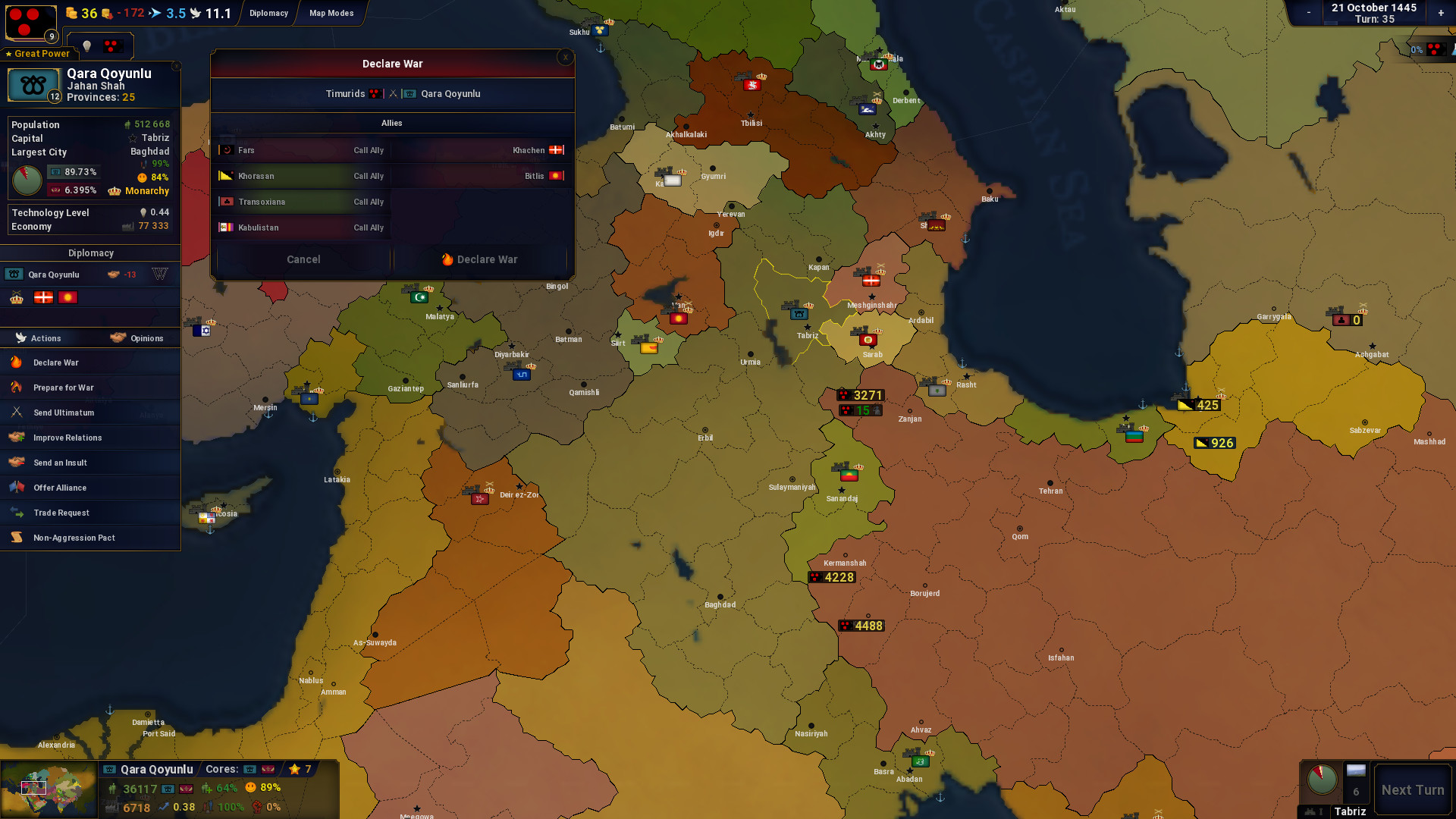Select the Improve Relations handshake icon
The height and width of the screenshot is (819, 1456).
point(15,438)
